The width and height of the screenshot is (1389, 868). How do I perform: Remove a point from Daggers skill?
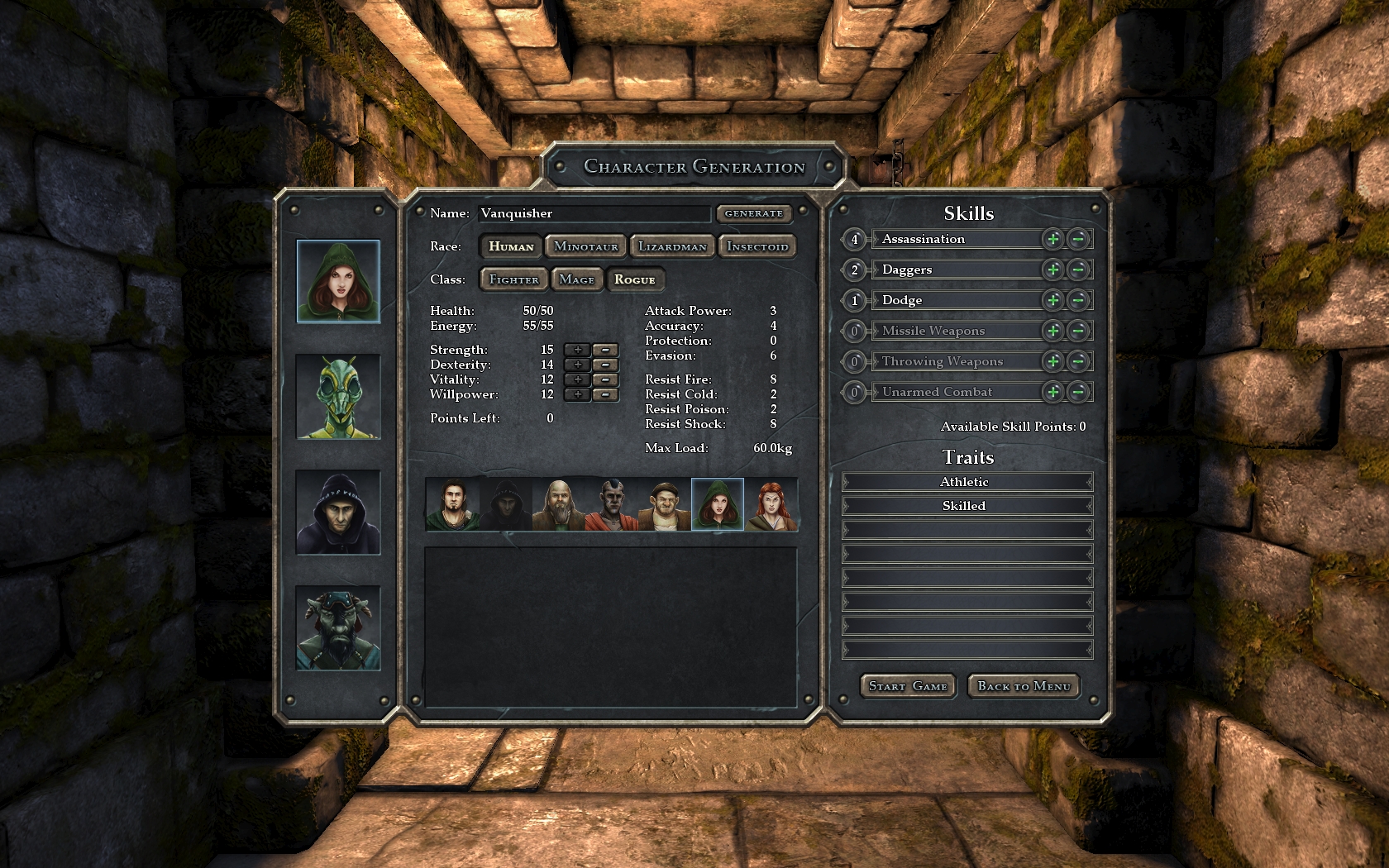point(1077,269)
